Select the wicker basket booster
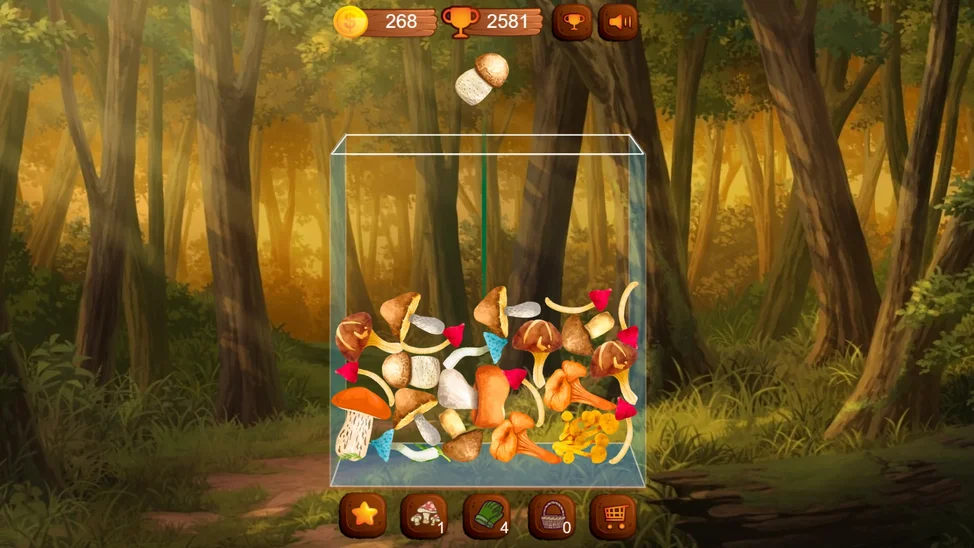The image size is (974, 548). [x=551, y=515]
